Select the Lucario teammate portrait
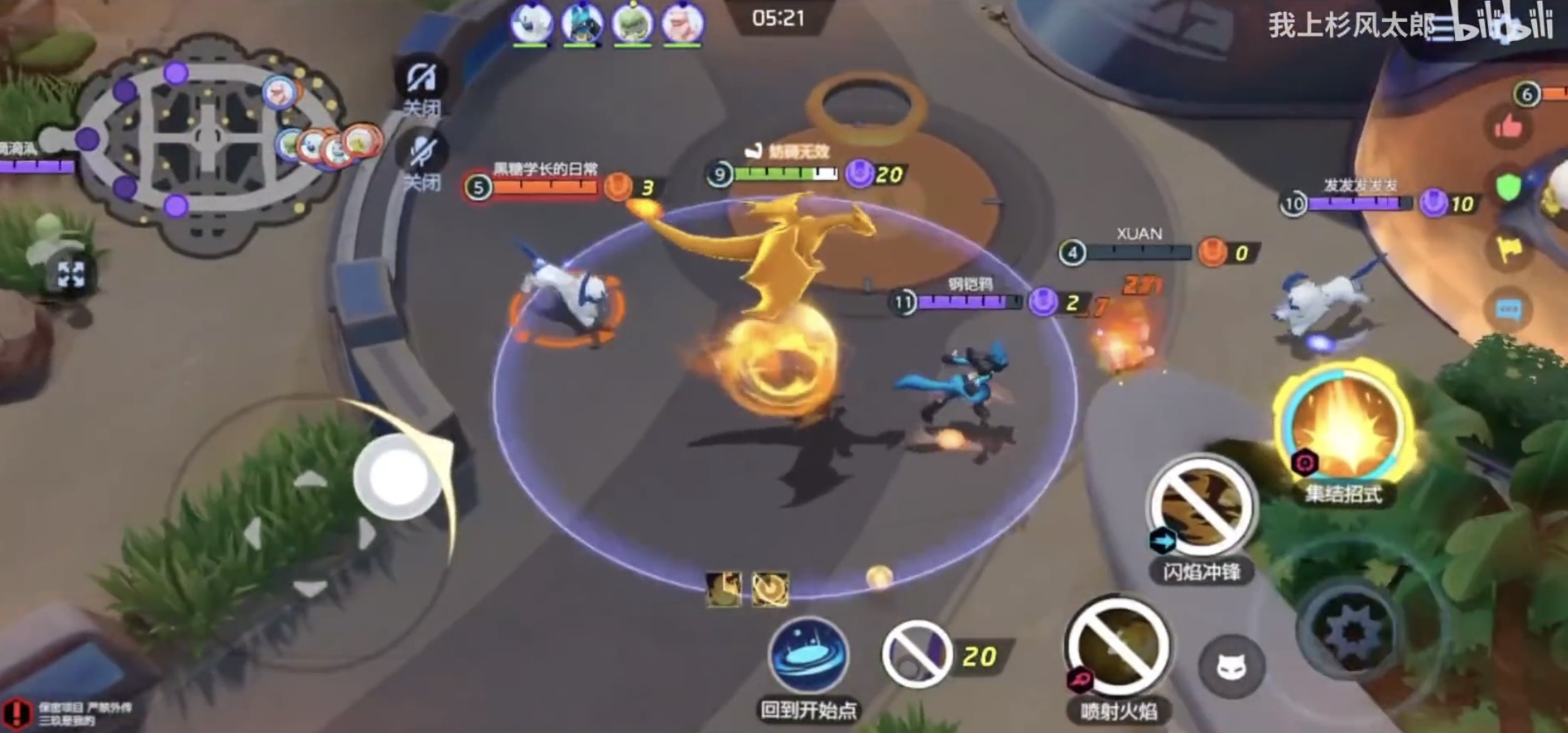Viewport: 1568px width, 733px height. (581, 23)
